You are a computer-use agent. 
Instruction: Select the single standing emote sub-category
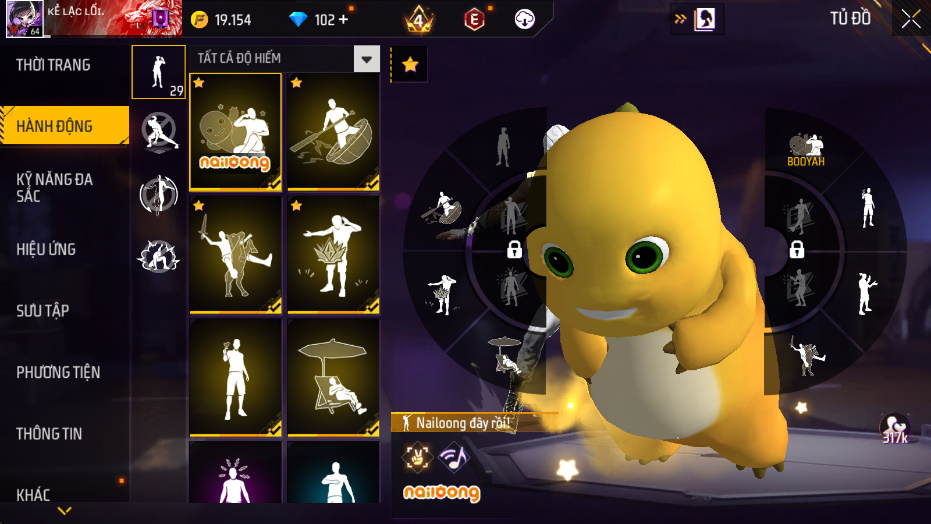pyautogui.click(x=158, y=72)
